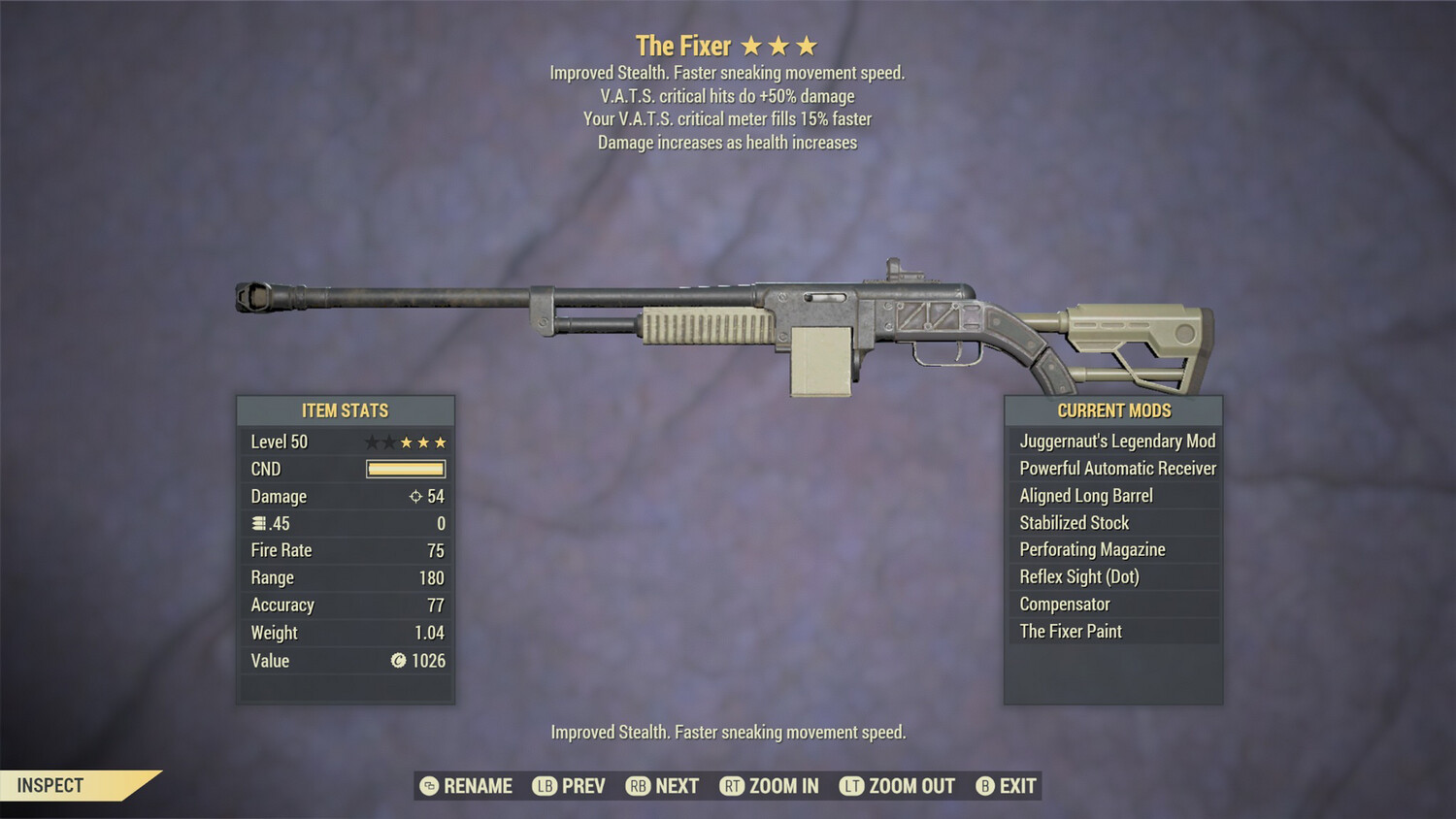Click the RT icon beside ZOOM IN

pos(733,786)
